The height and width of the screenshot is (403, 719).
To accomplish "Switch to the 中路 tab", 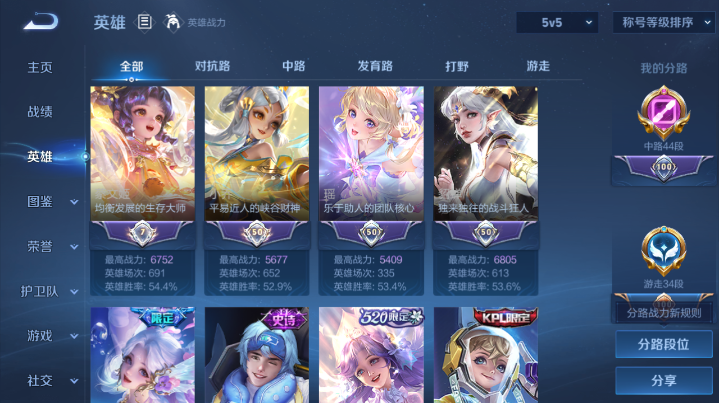I will [294, 66].
